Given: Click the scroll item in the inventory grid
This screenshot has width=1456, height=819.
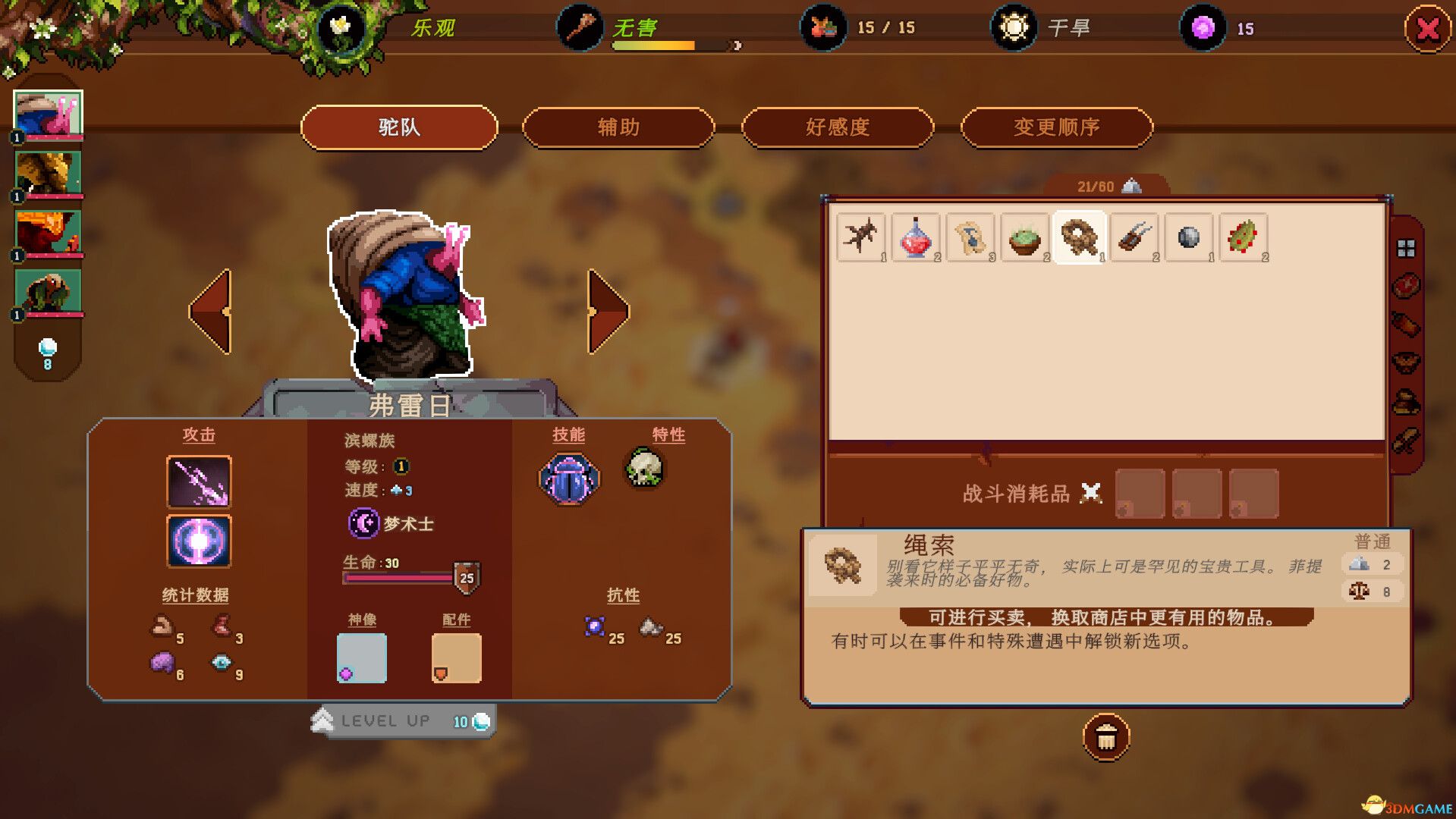Looking at the screenshot, I should pos(971,237).
